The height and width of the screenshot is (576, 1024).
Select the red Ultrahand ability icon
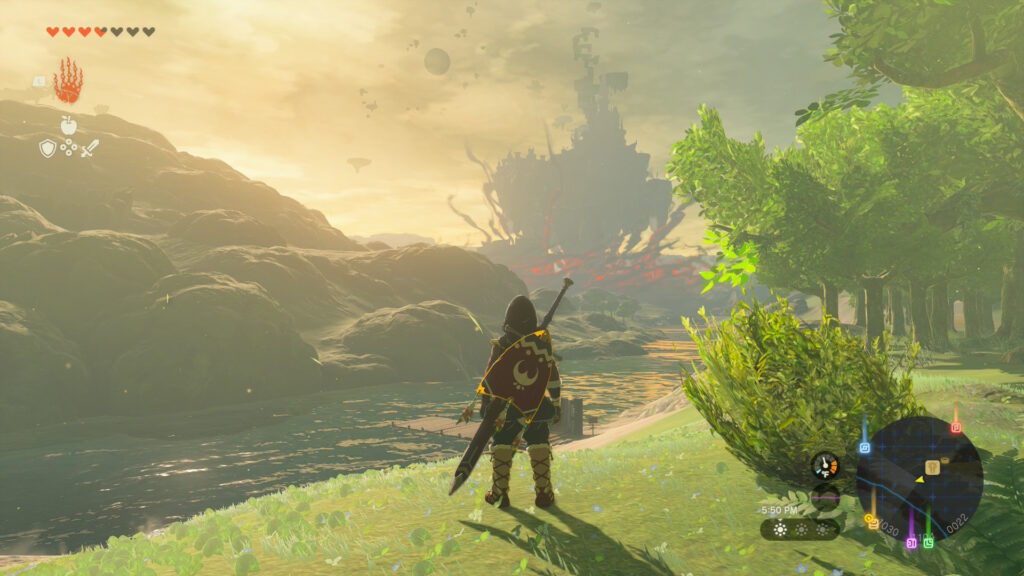[68, 83]
